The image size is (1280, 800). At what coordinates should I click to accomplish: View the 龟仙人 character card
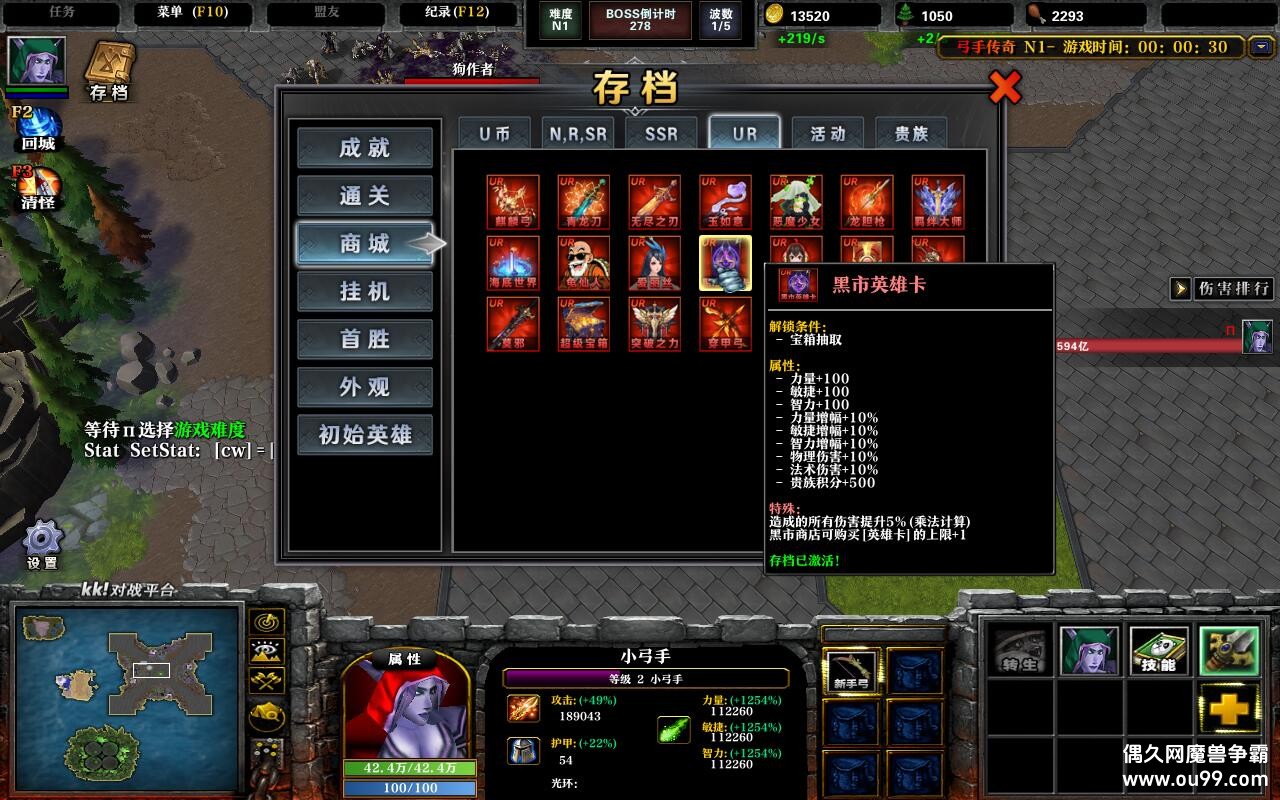tap(583, 262)
